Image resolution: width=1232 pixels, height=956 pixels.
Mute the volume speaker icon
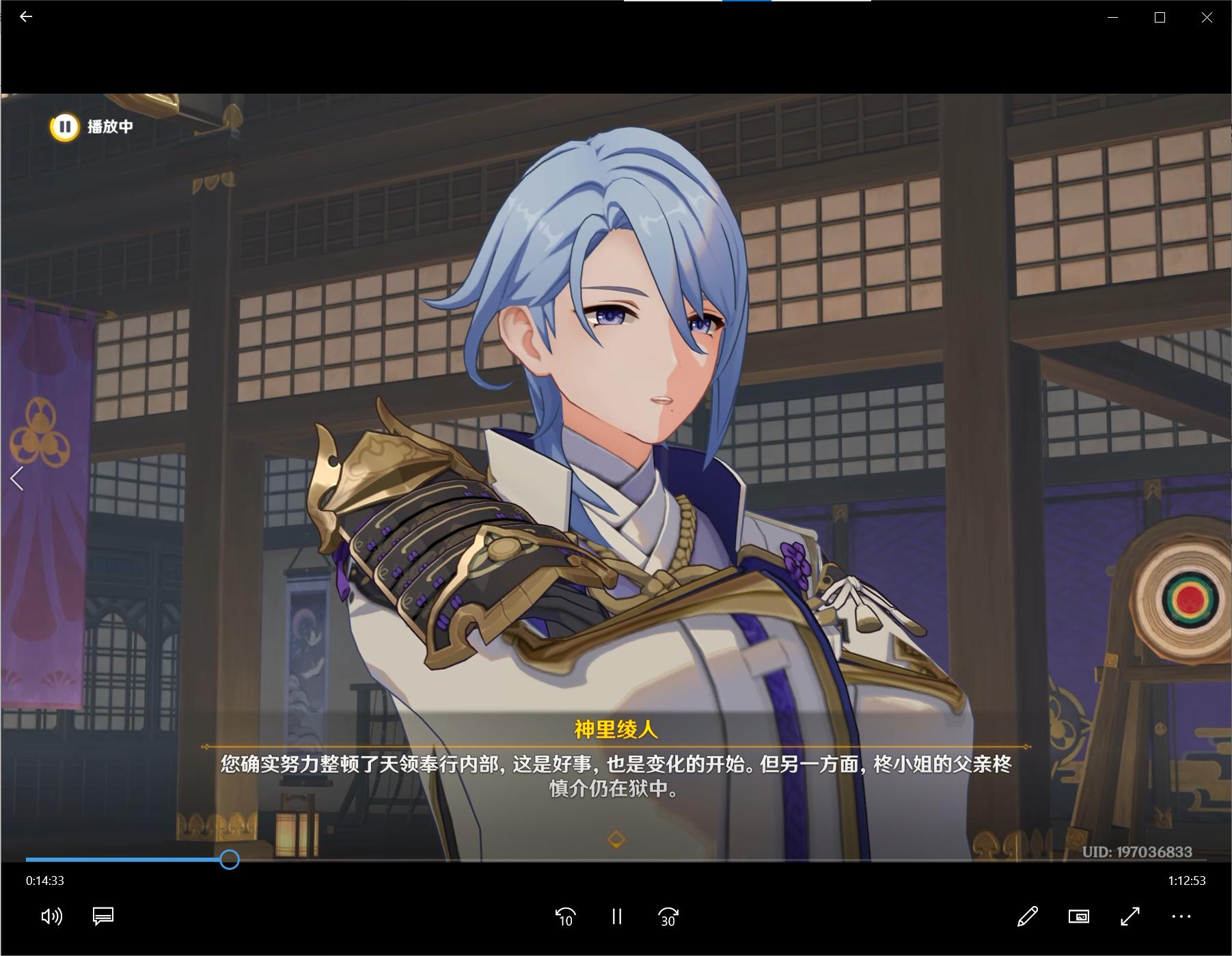[x=52, y=916]
